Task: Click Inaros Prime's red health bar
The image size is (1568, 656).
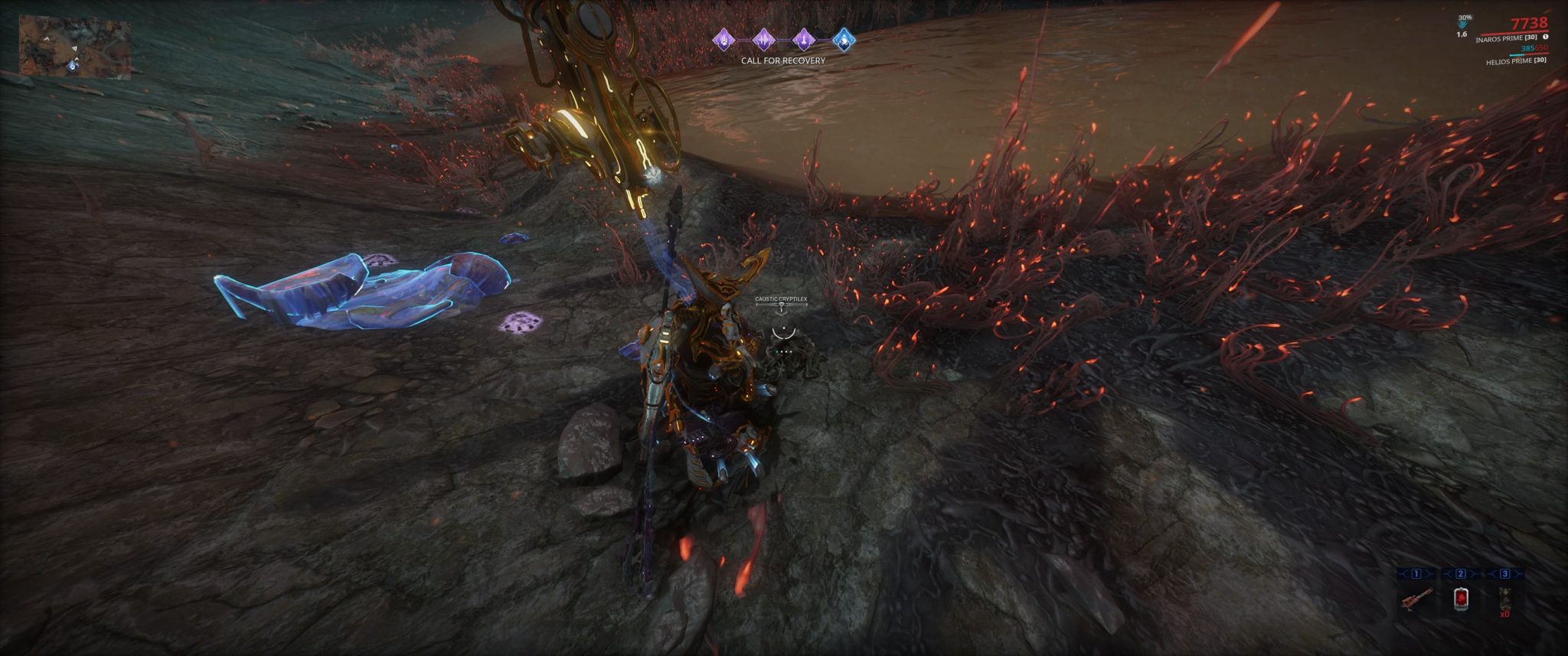Action: coord(1514,34)
